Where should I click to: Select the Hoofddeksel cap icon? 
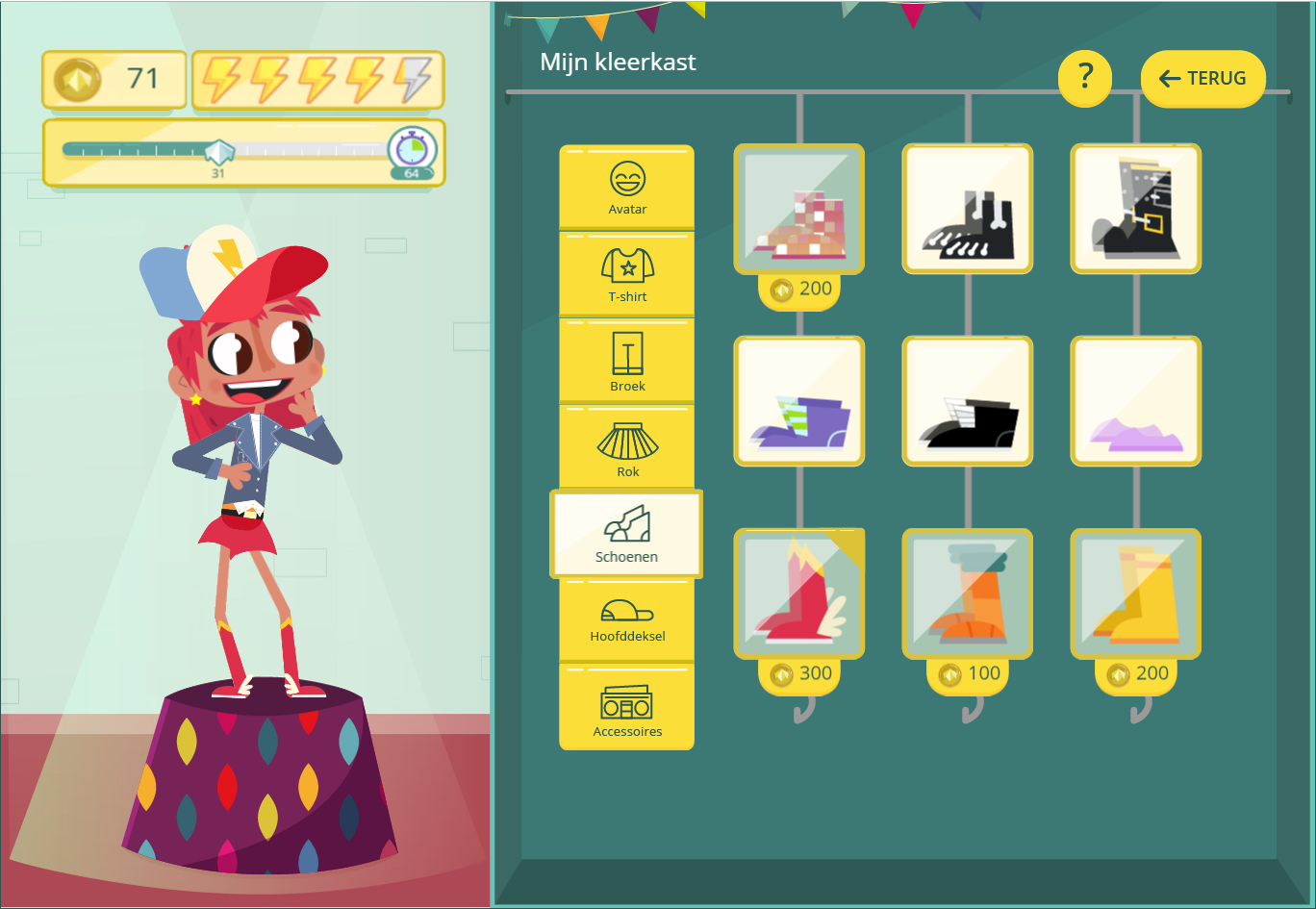[626, 619]
